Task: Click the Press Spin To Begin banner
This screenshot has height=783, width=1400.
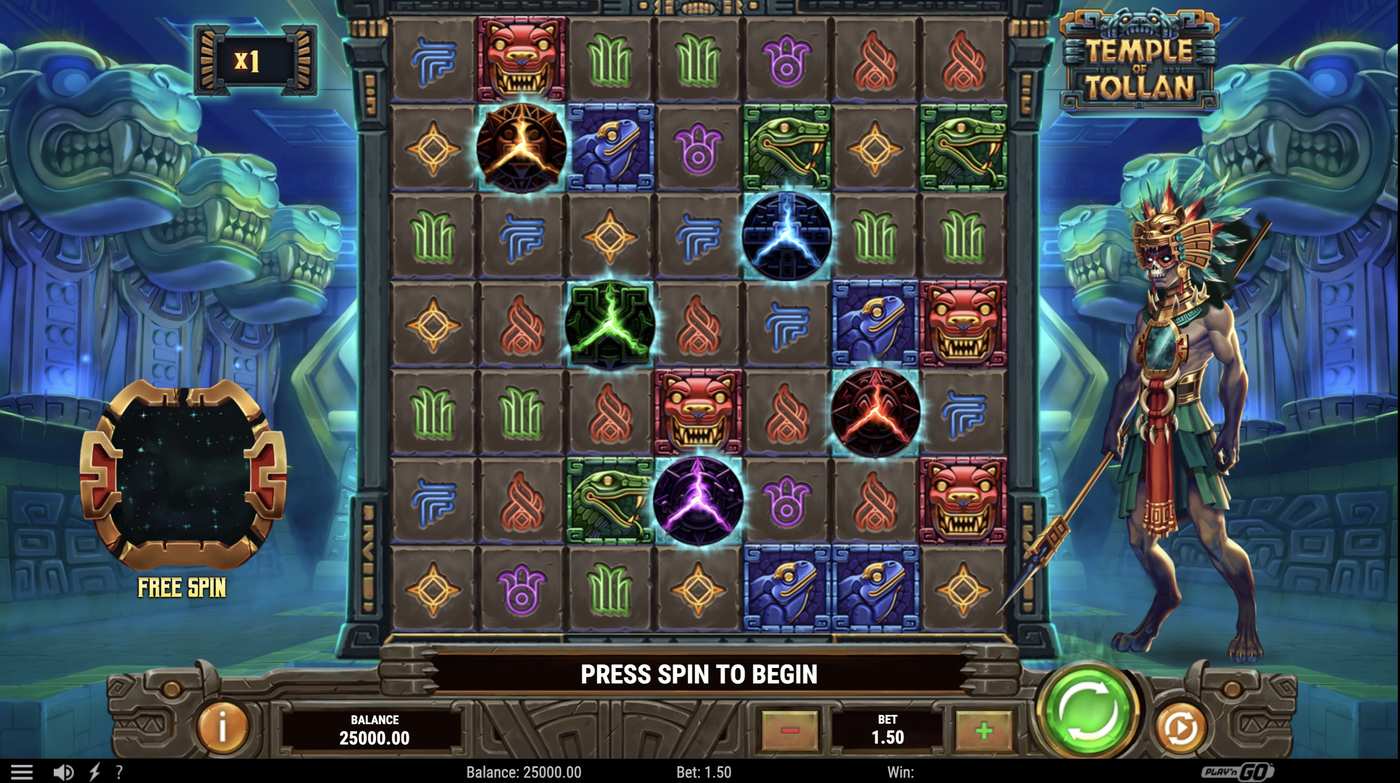Action: coord(700,673)
